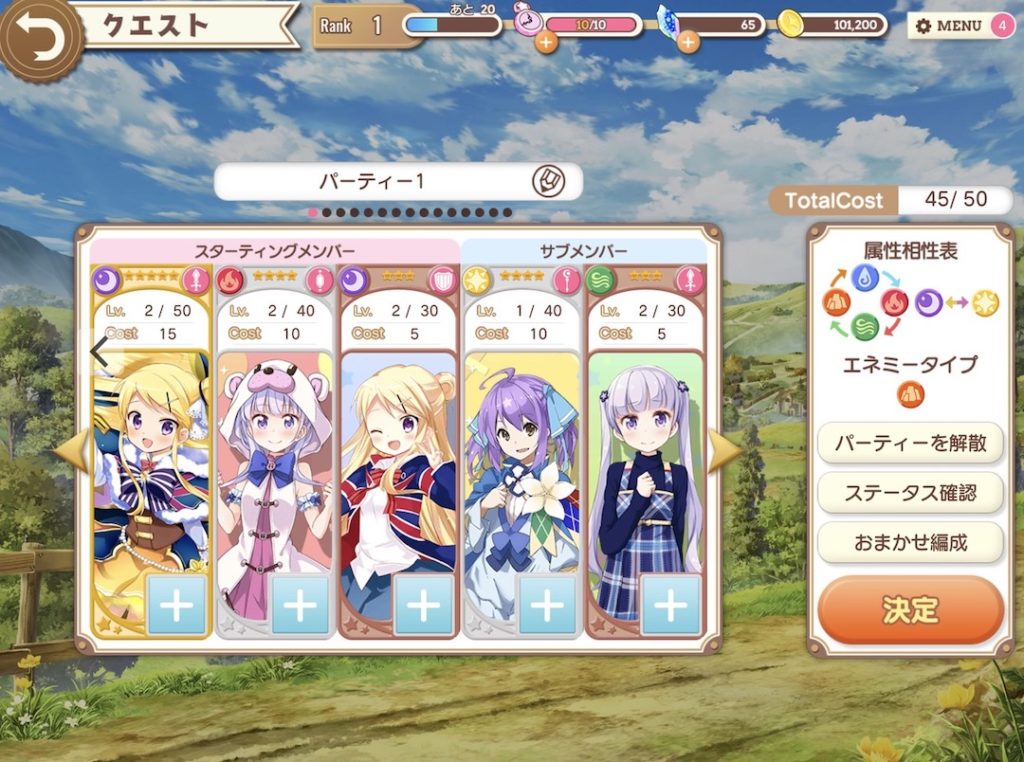The height and width of the screenshot is (762, 1024).
Task: Open ステータス確認 status check
Action: (x=910, y=492)
